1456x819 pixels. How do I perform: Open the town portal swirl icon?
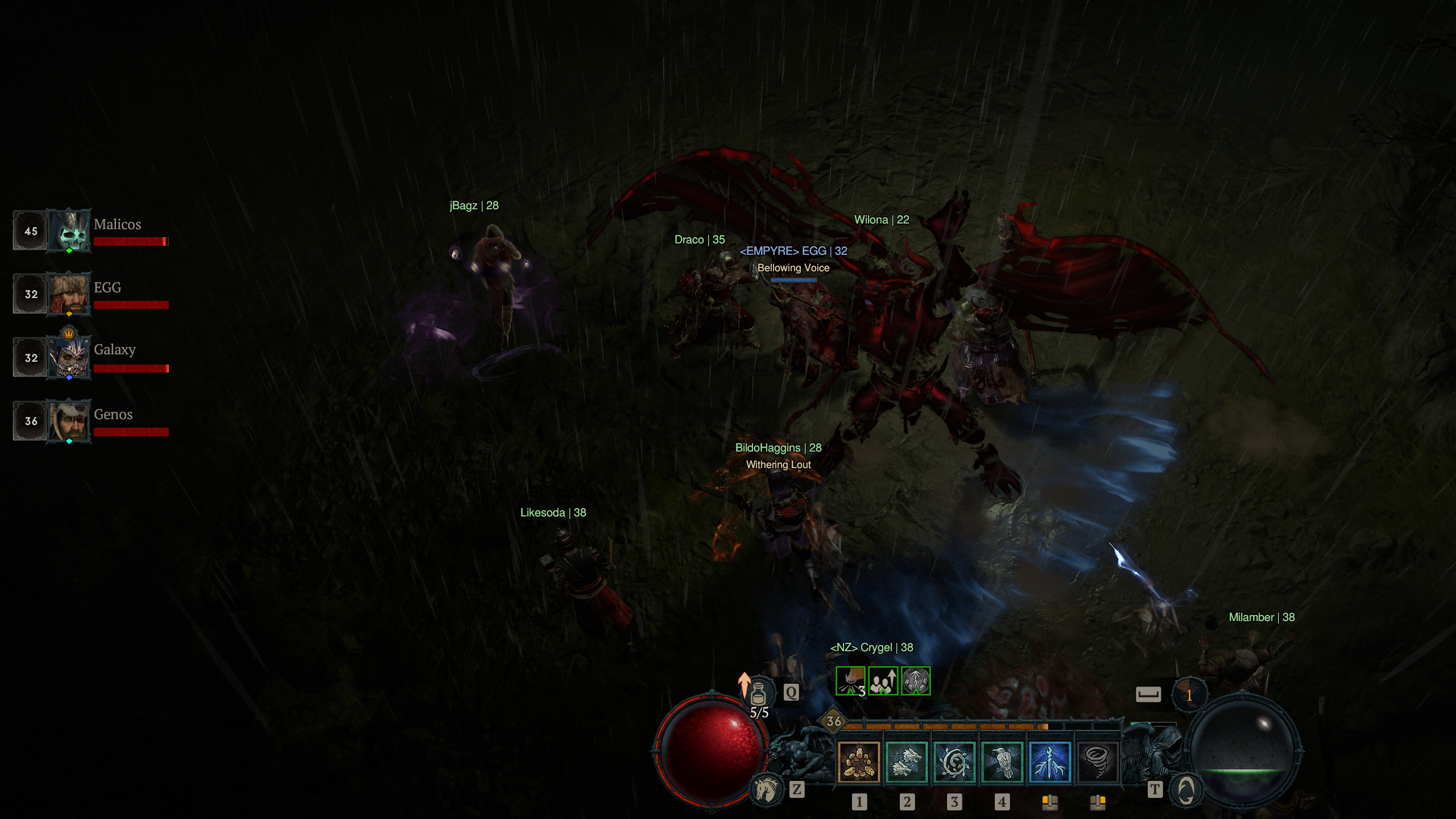[1186, 790]
